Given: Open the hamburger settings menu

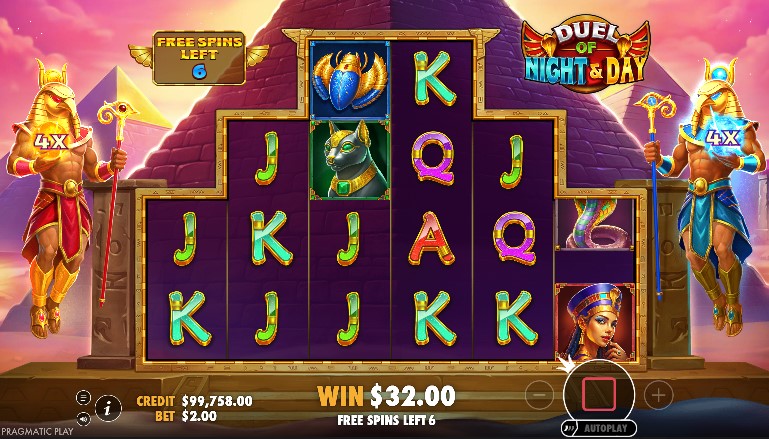Looking at the screenshot, I should pos(83,397).
